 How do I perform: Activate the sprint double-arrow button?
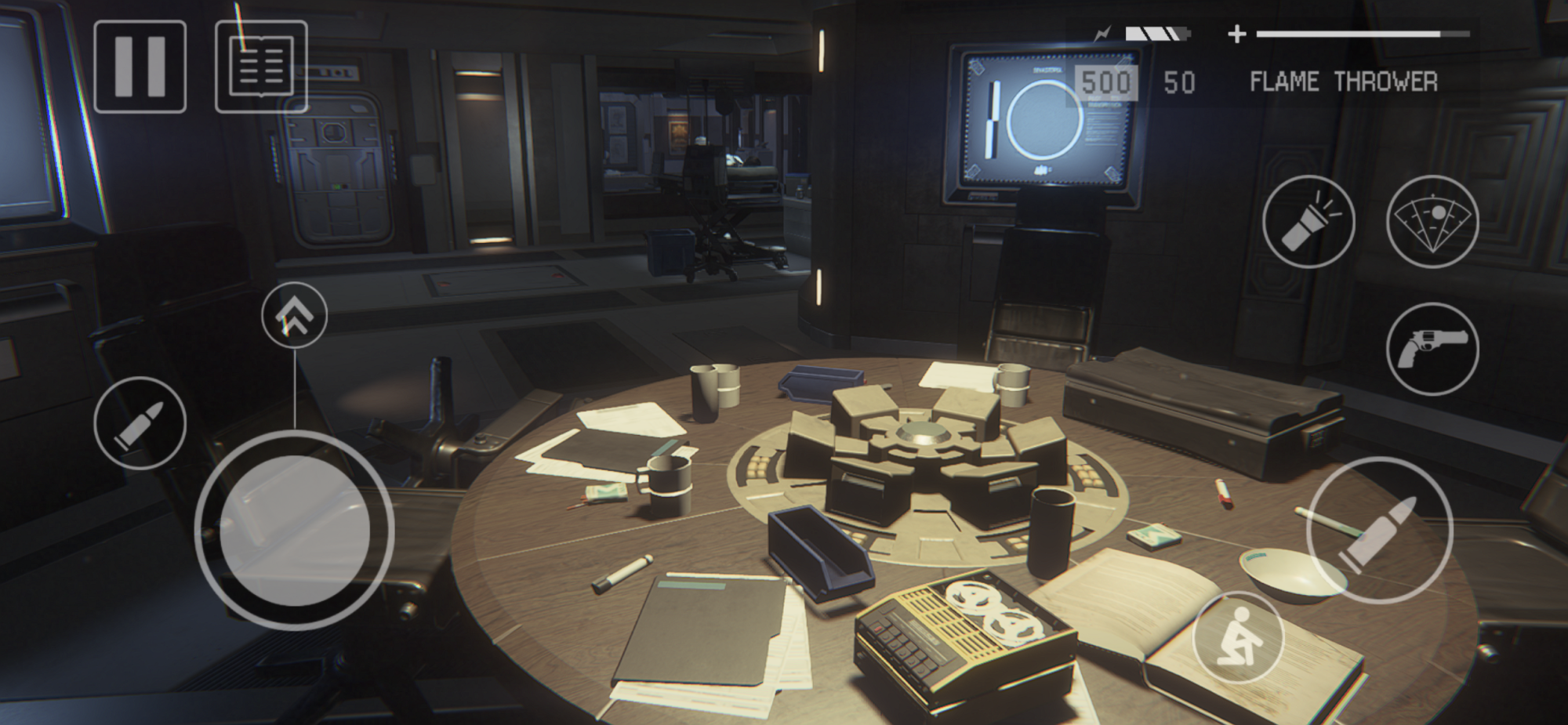pyautogui.click(x=294, y=315)
